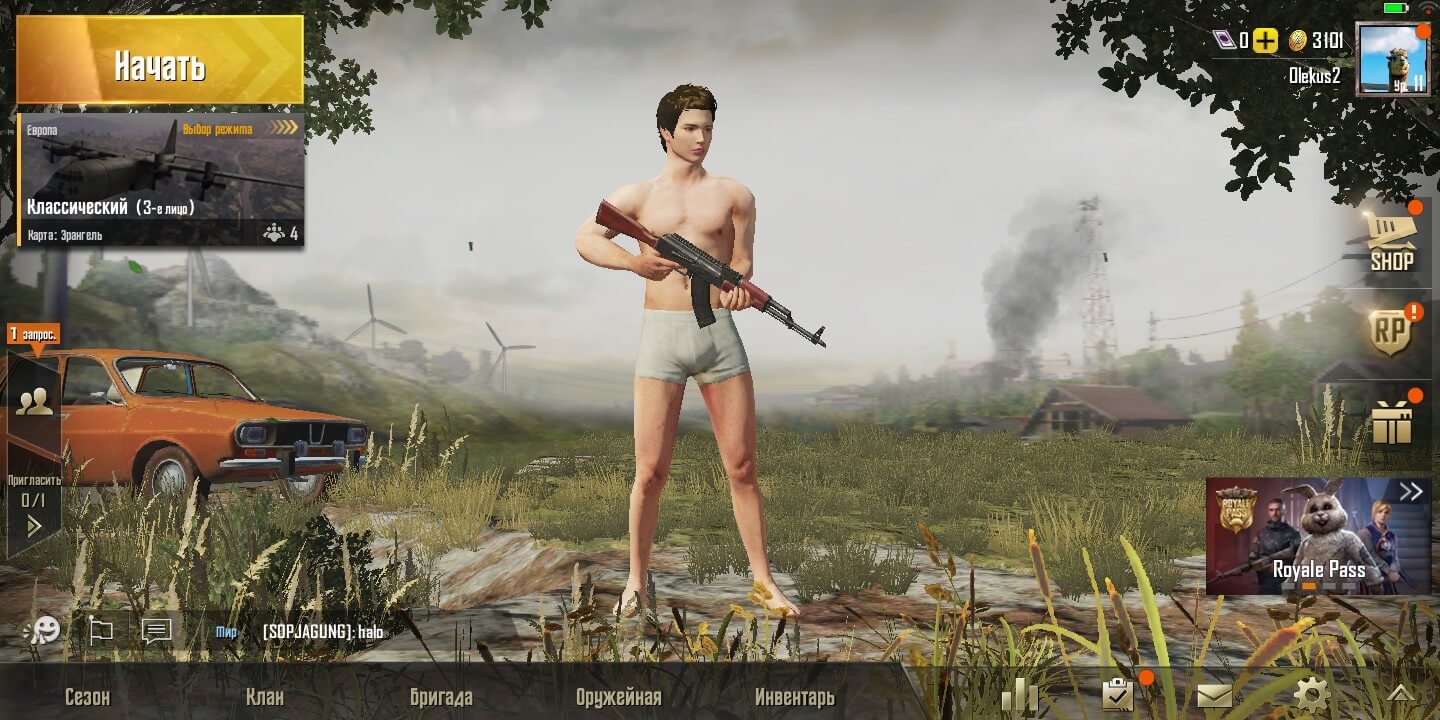Show statistics with the bar chart icon
The height and width of the screenshot is (720, 1440).
point(1019,694)
